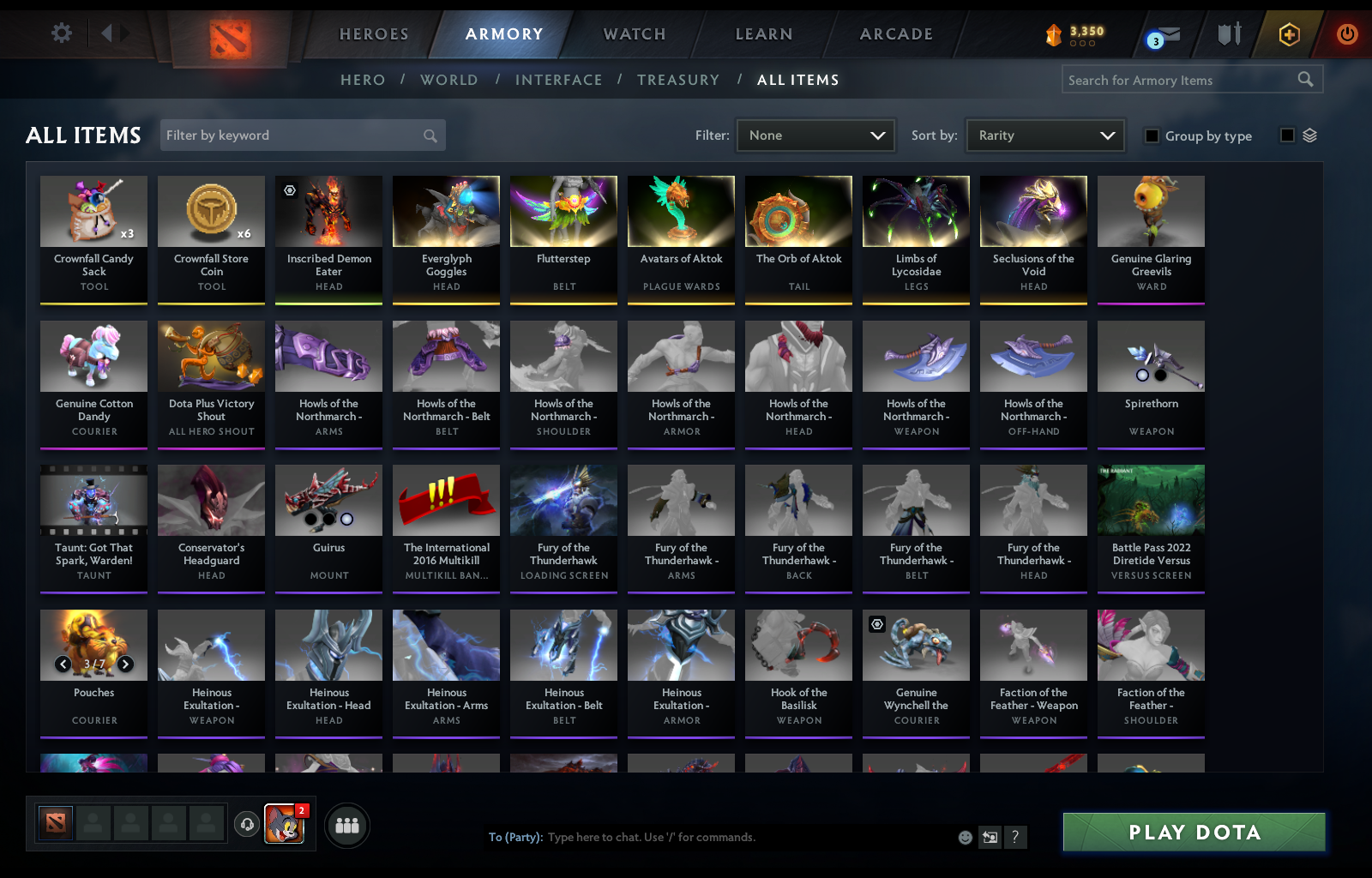
Task: Open the Filter dropdown set to None
Action: [815, 135]
